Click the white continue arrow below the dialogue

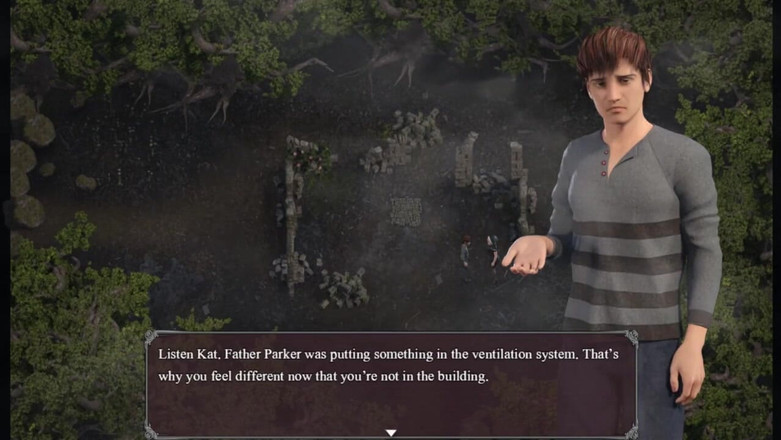point(391,433)
